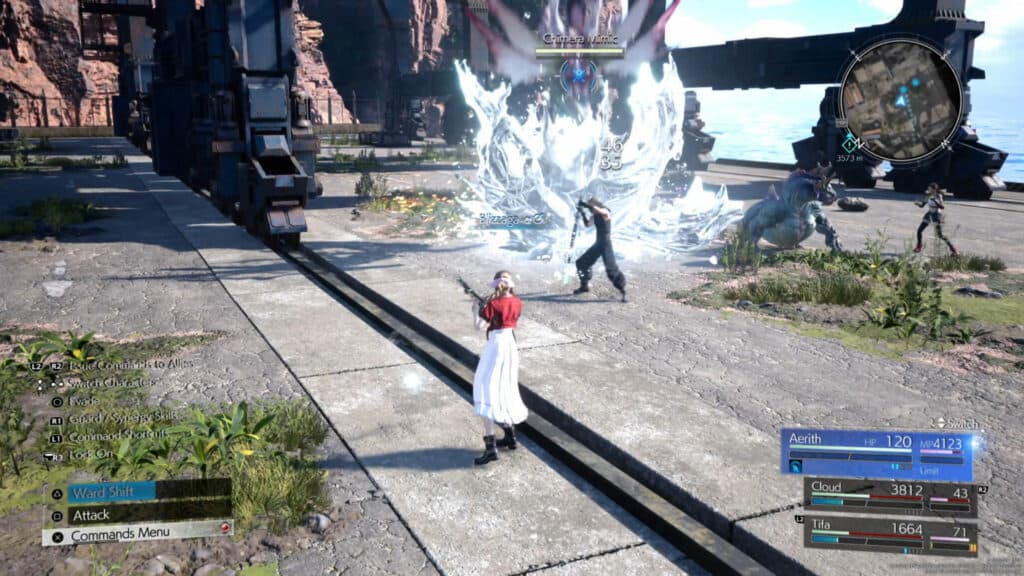
Task: Click the lock-on target reticle on the enemy
Action: [579, 71]
